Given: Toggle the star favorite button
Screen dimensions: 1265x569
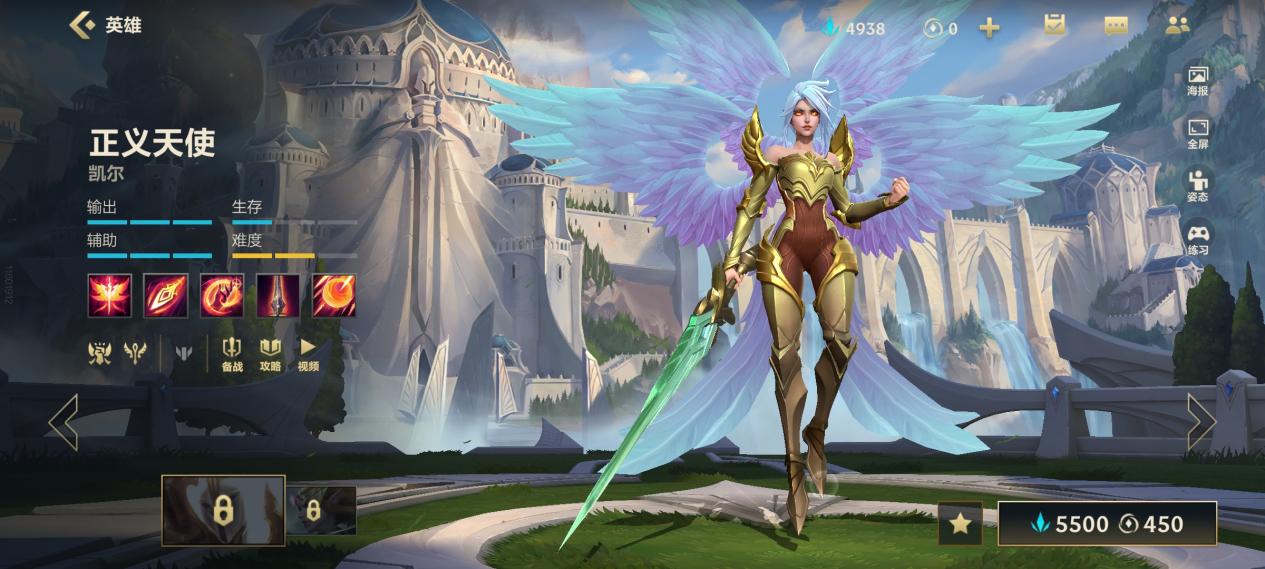Looking at the screenshot, I should (960, 524).
